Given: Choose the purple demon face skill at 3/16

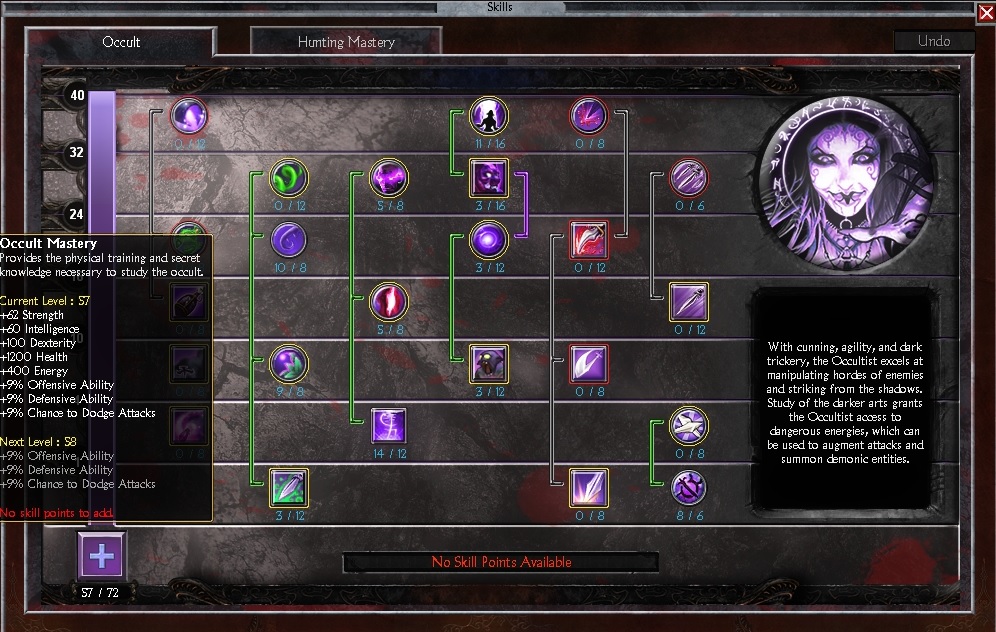Looking at the screenshot, I should pos(489,179).
